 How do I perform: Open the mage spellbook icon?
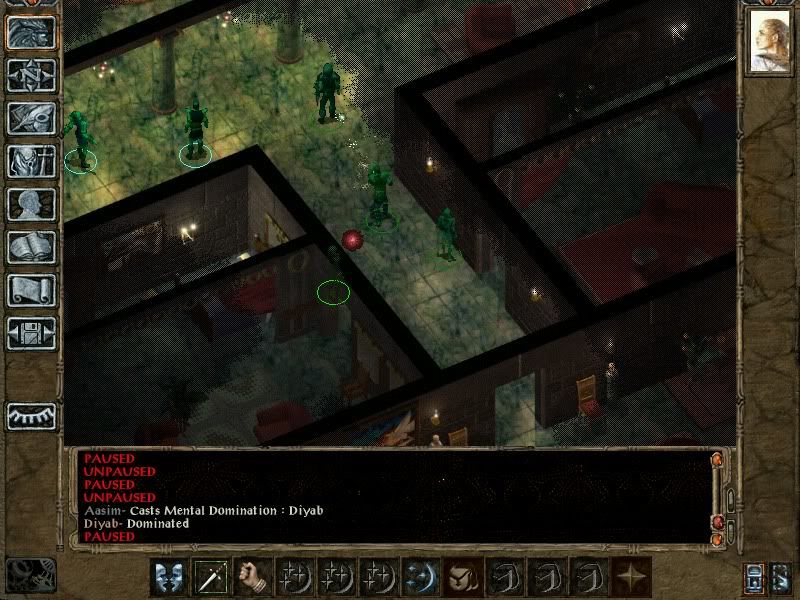click(x=32, y=247)
